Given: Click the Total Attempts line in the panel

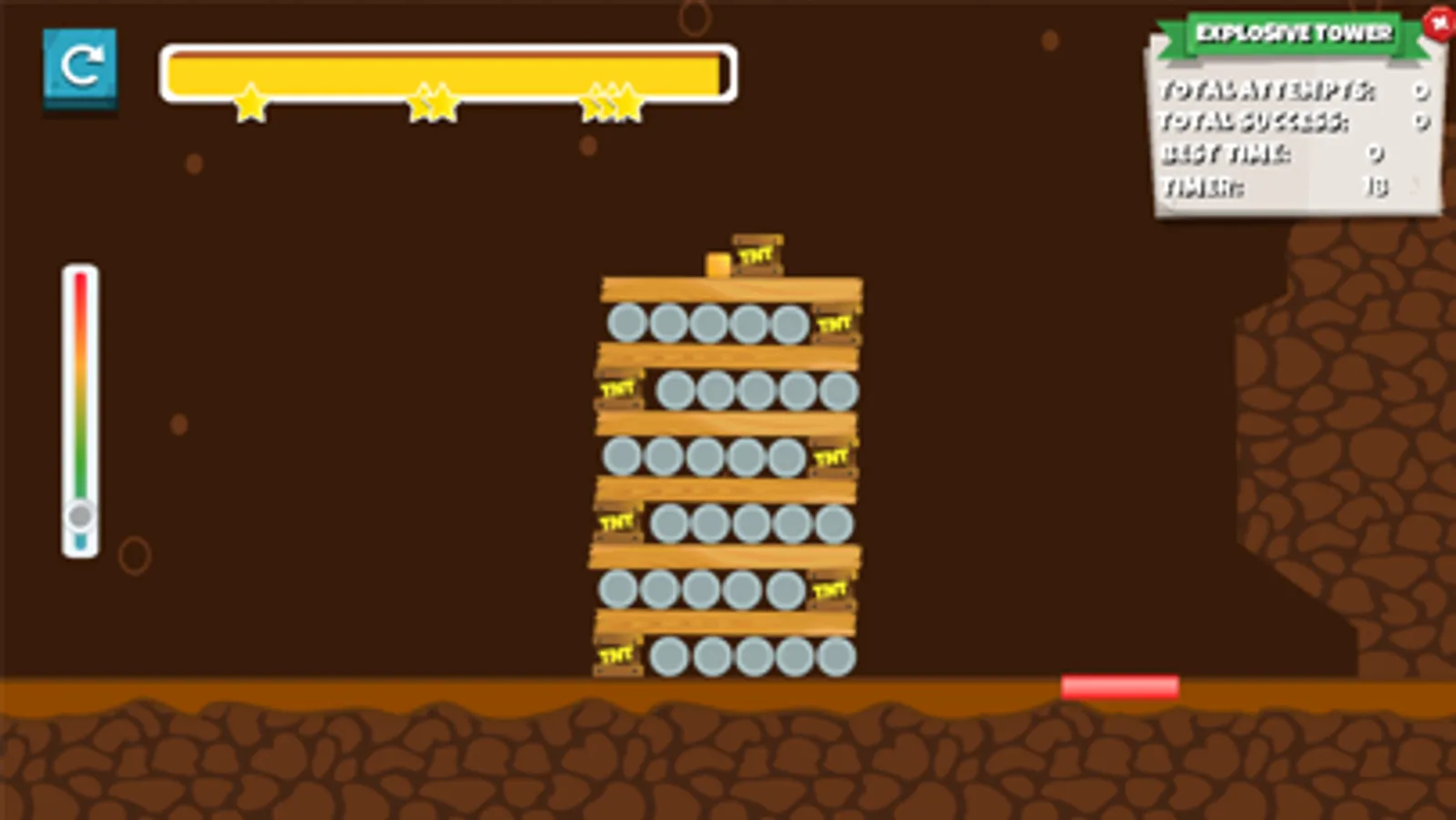Looking at the screenshot, I should [1266, 91].
